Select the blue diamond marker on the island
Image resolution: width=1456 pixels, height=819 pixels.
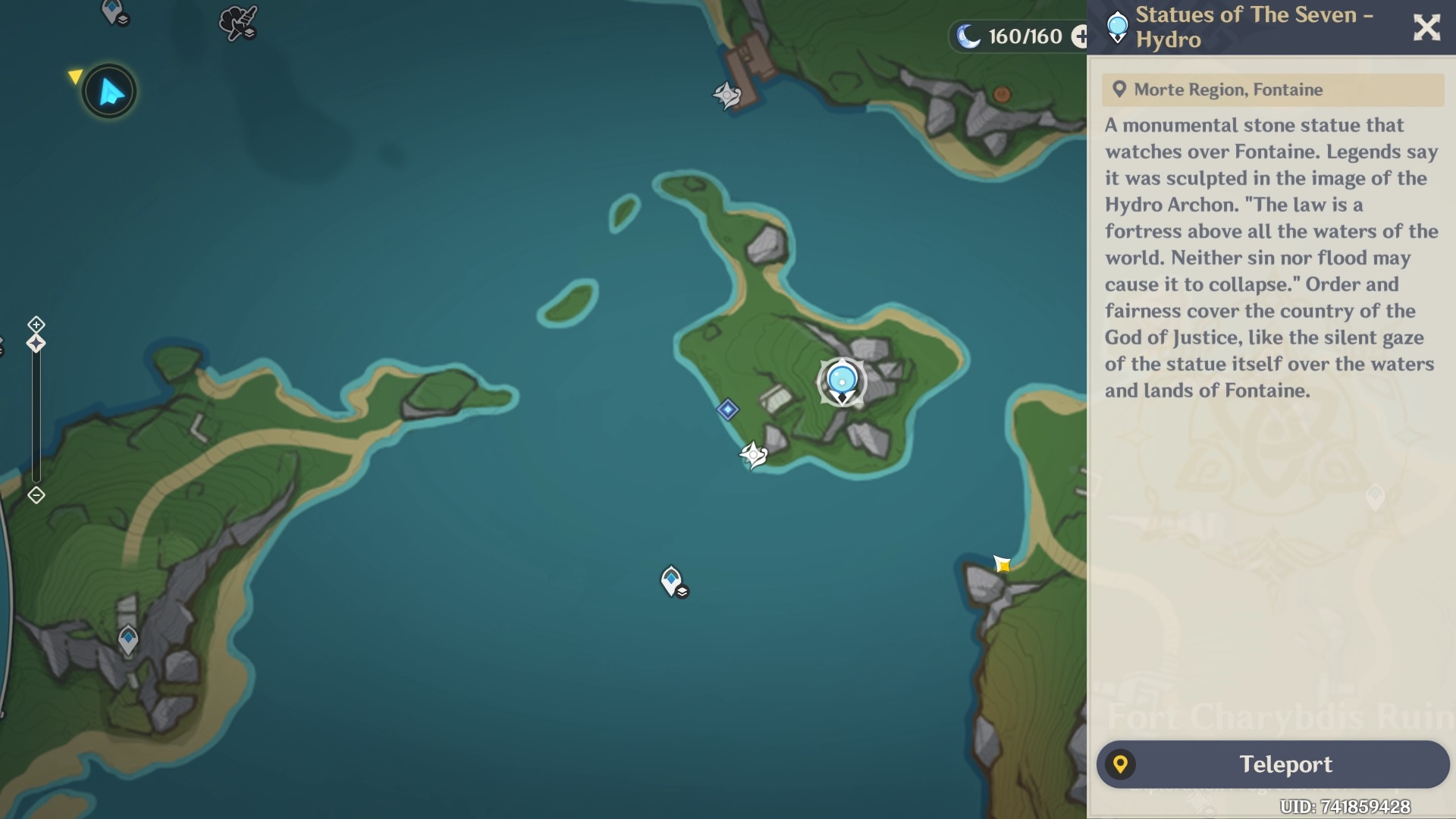point(727,409)
